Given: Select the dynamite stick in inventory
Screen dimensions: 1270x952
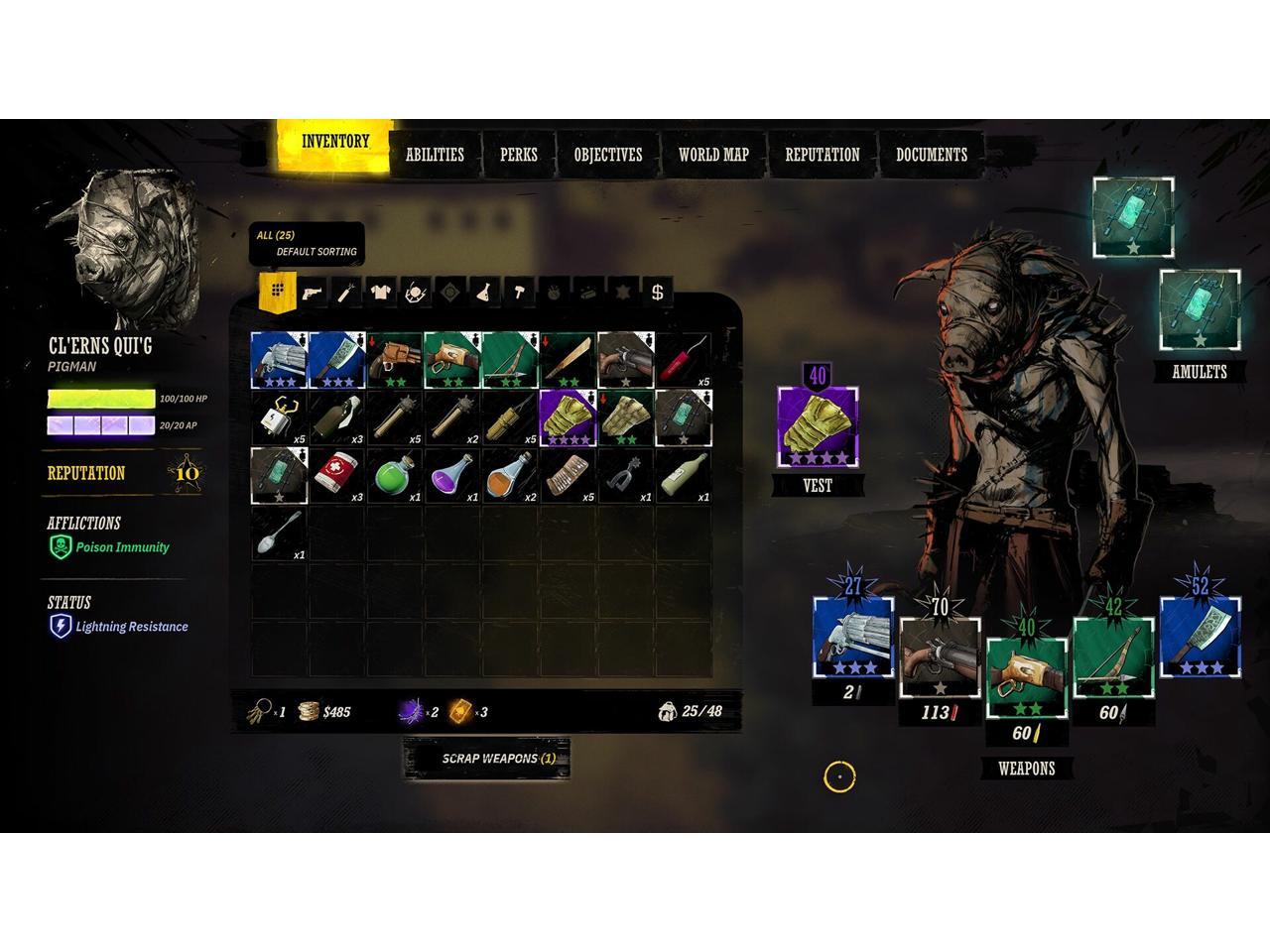Looking at the screenshot, I should point(683,360).
